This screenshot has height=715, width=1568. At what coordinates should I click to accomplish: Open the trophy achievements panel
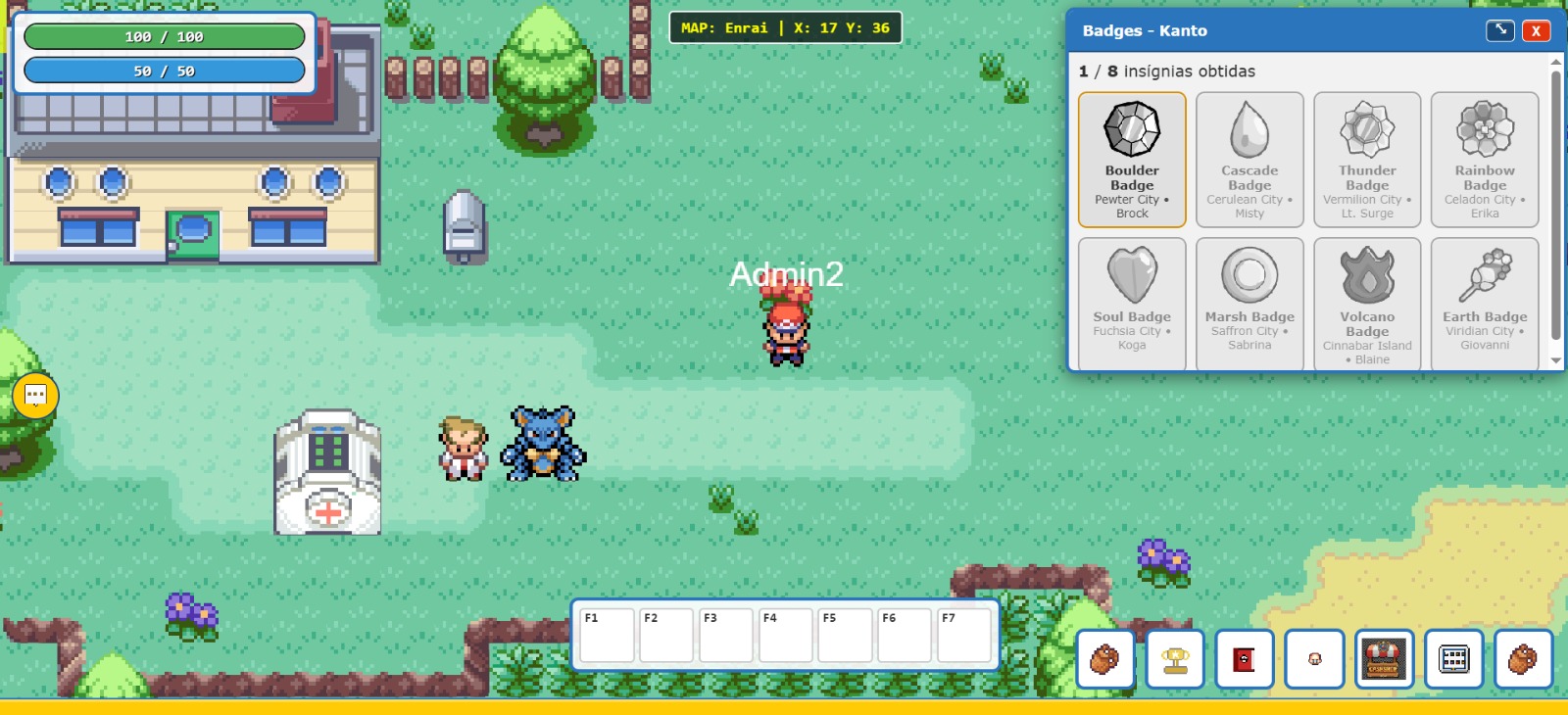pyautogui.click(x=1173, y=659)
